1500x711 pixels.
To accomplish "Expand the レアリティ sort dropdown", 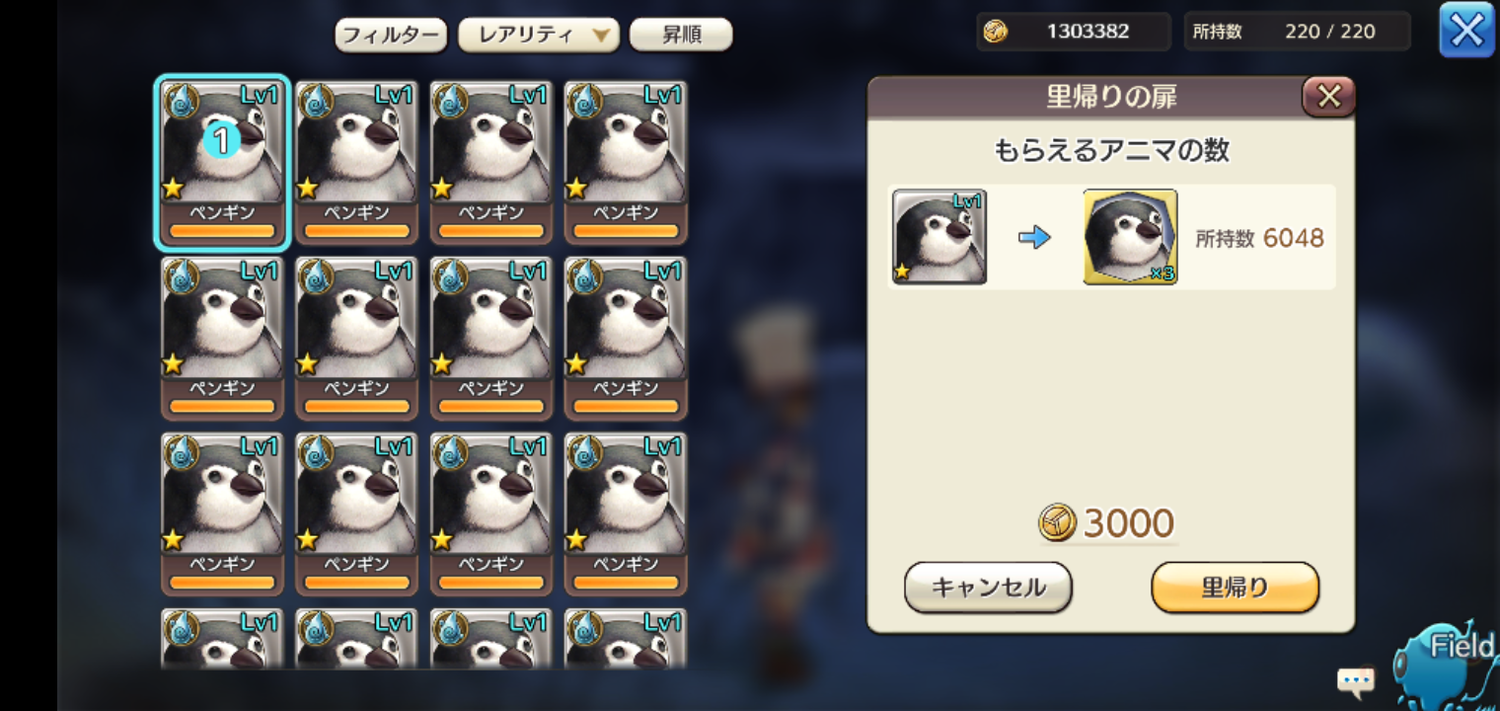I will [538, 35].
